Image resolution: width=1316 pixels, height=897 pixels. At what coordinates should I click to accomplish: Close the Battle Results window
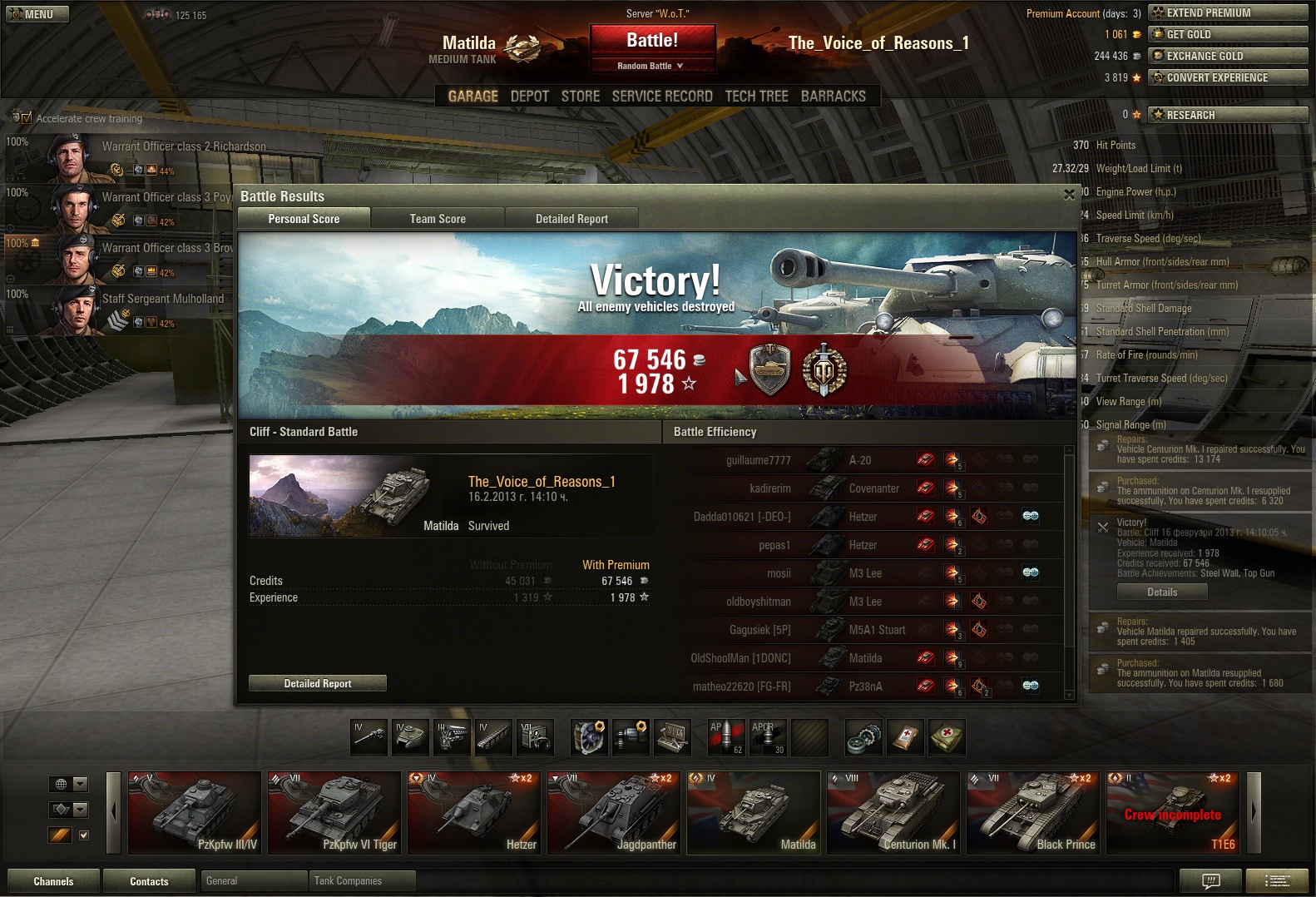1069,195
